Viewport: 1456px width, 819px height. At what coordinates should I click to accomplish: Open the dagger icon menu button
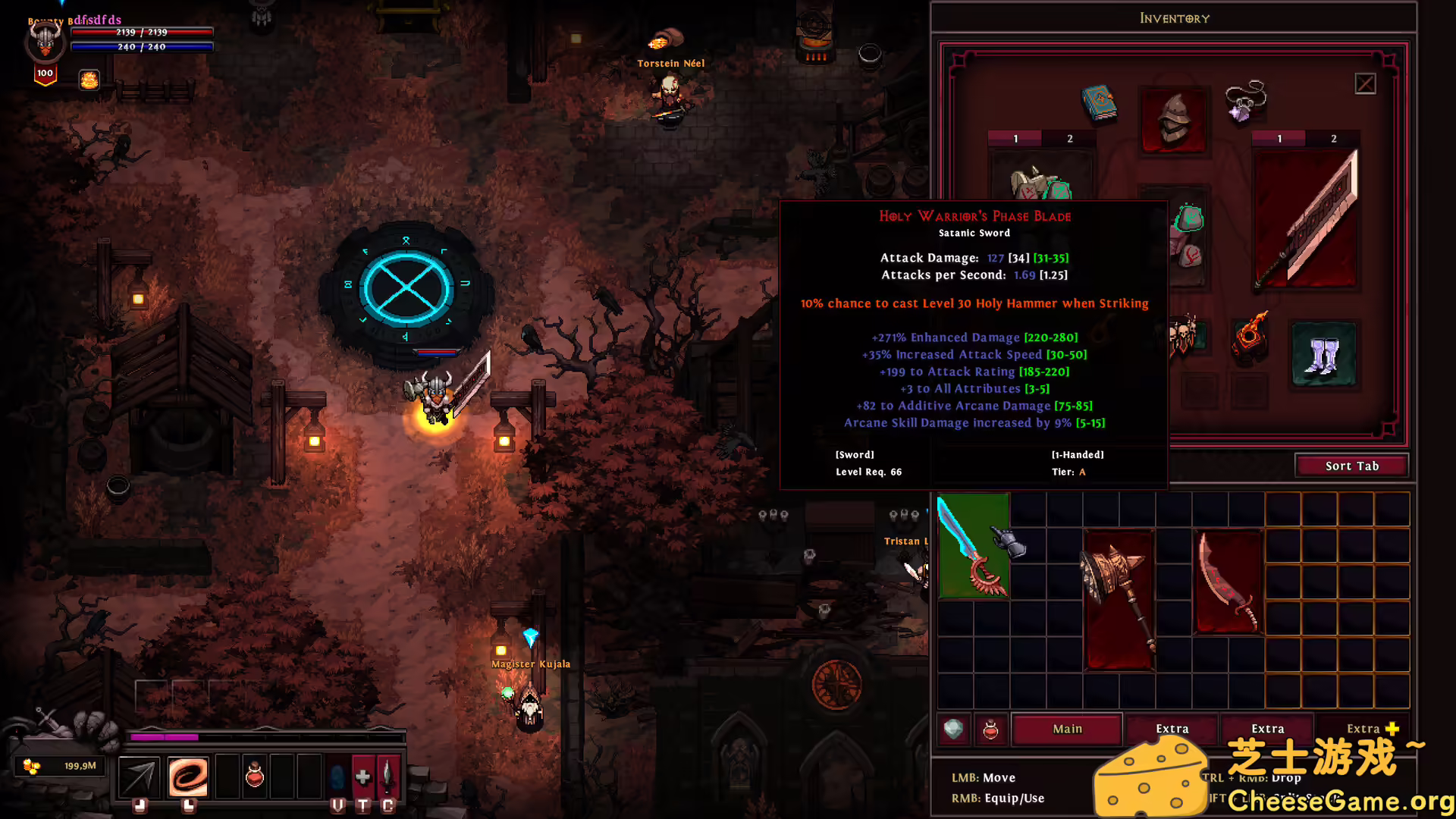pos(388,776)
